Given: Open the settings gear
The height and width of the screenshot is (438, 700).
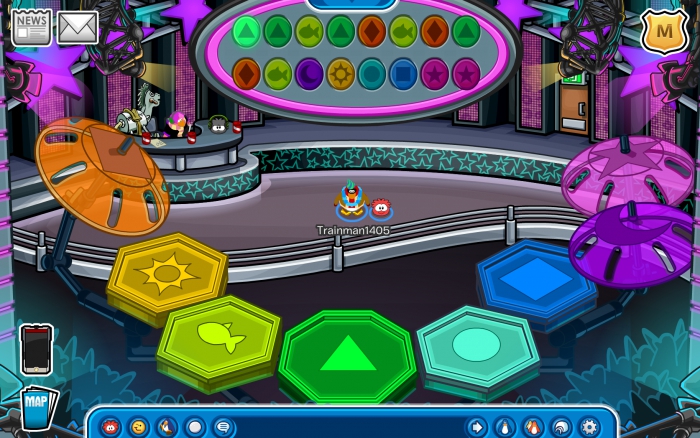Looking at the screenshot, I should (x=589, y=427).
